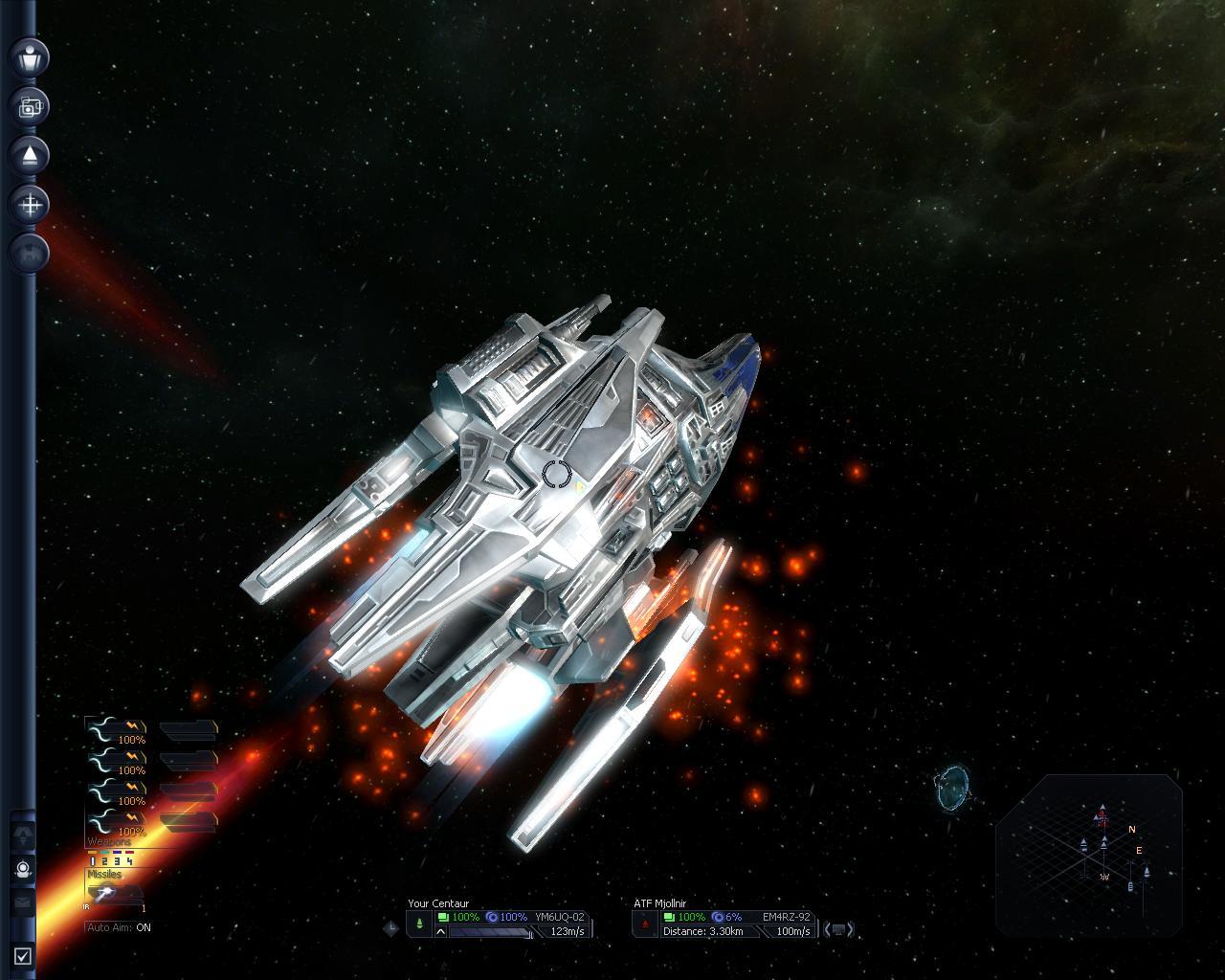Open the pilot personal menu icon
The image size is (1225, 980).
(x=31, y=56)
